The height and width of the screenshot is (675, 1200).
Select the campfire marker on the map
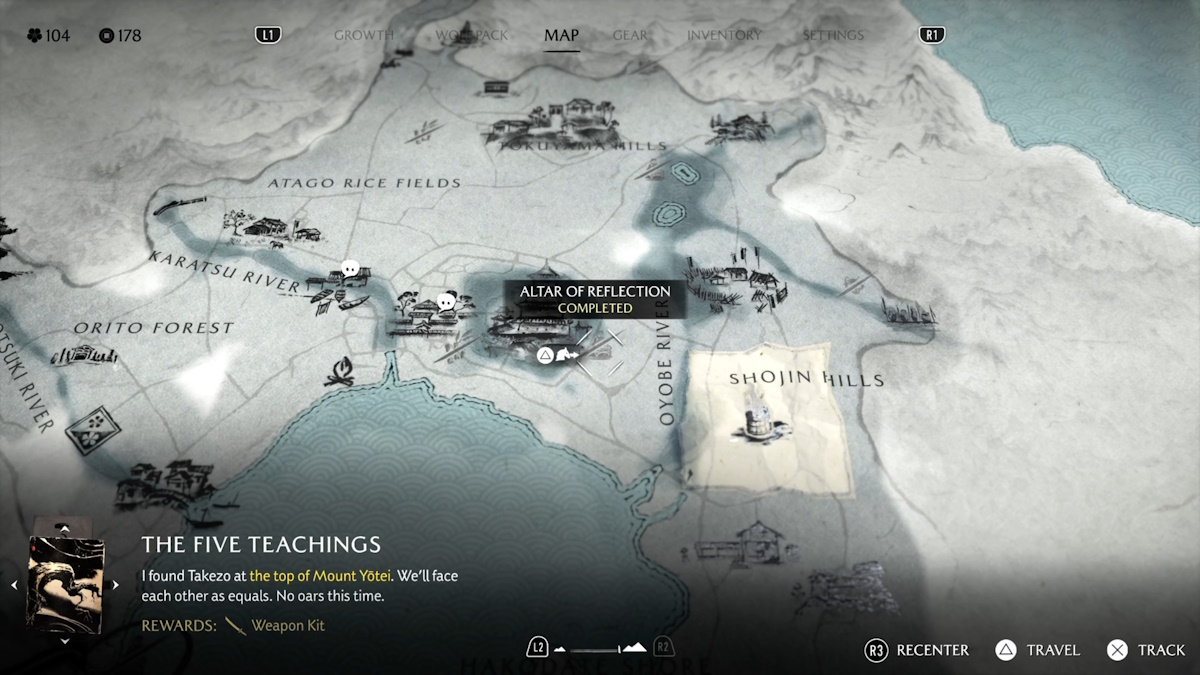(340, 373)
